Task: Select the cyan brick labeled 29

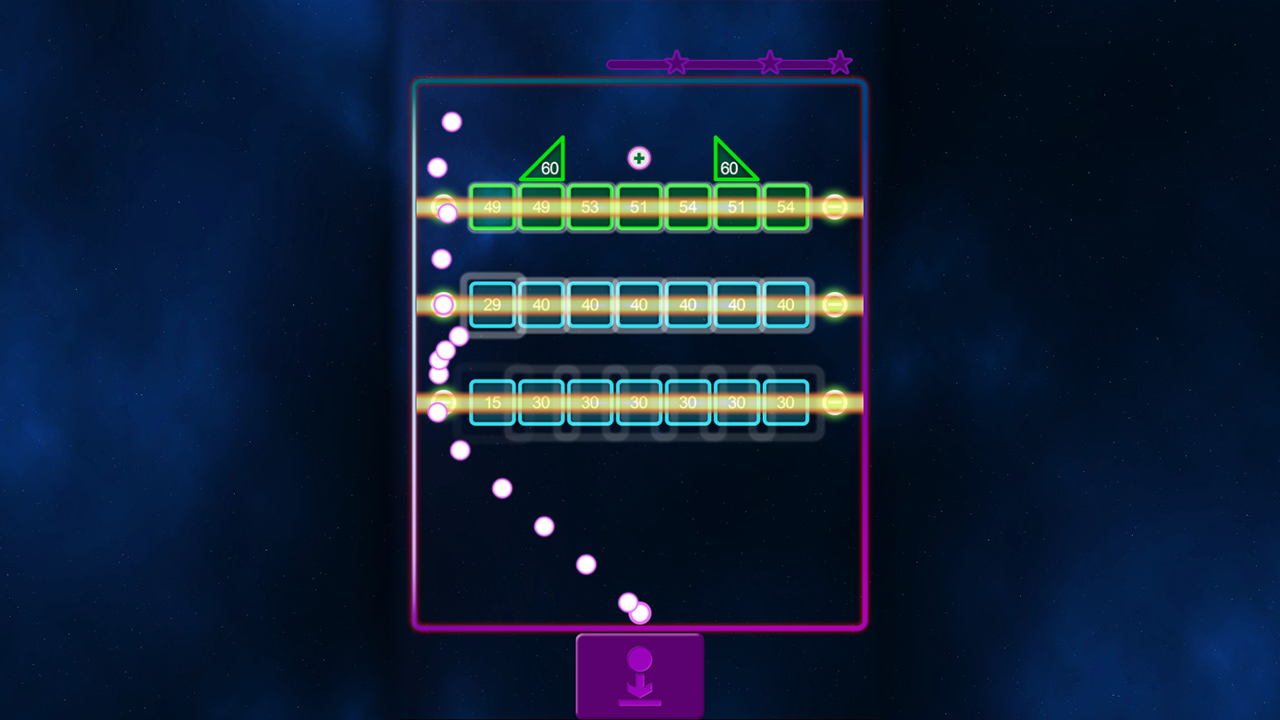Action: [x=493, y=305]
